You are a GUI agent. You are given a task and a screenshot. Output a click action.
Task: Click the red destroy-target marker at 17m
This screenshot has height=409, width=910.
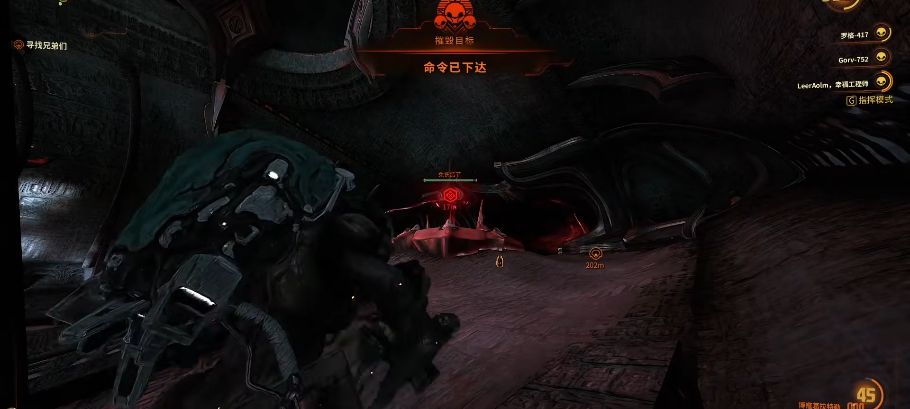(451, 194)
